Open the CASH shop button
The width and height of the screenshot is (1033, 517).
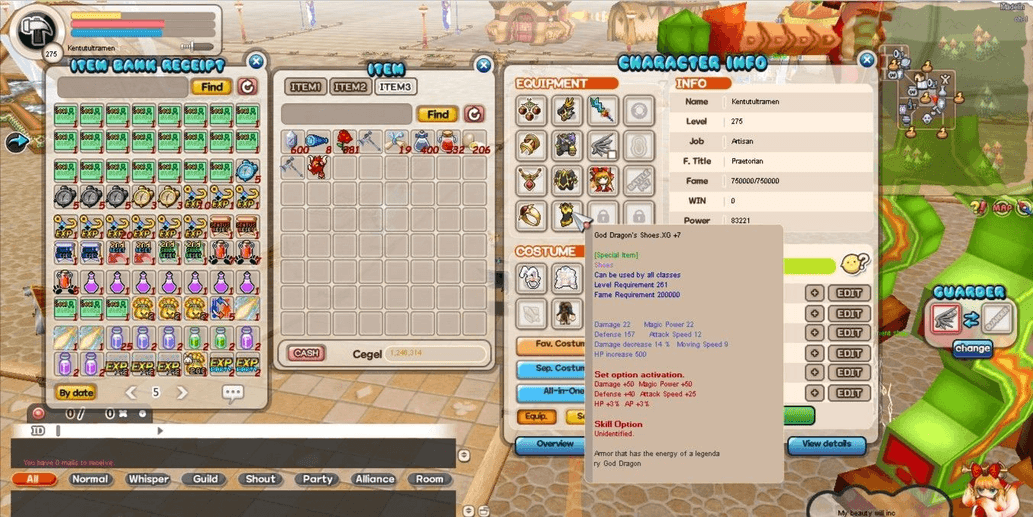point(306,354)
